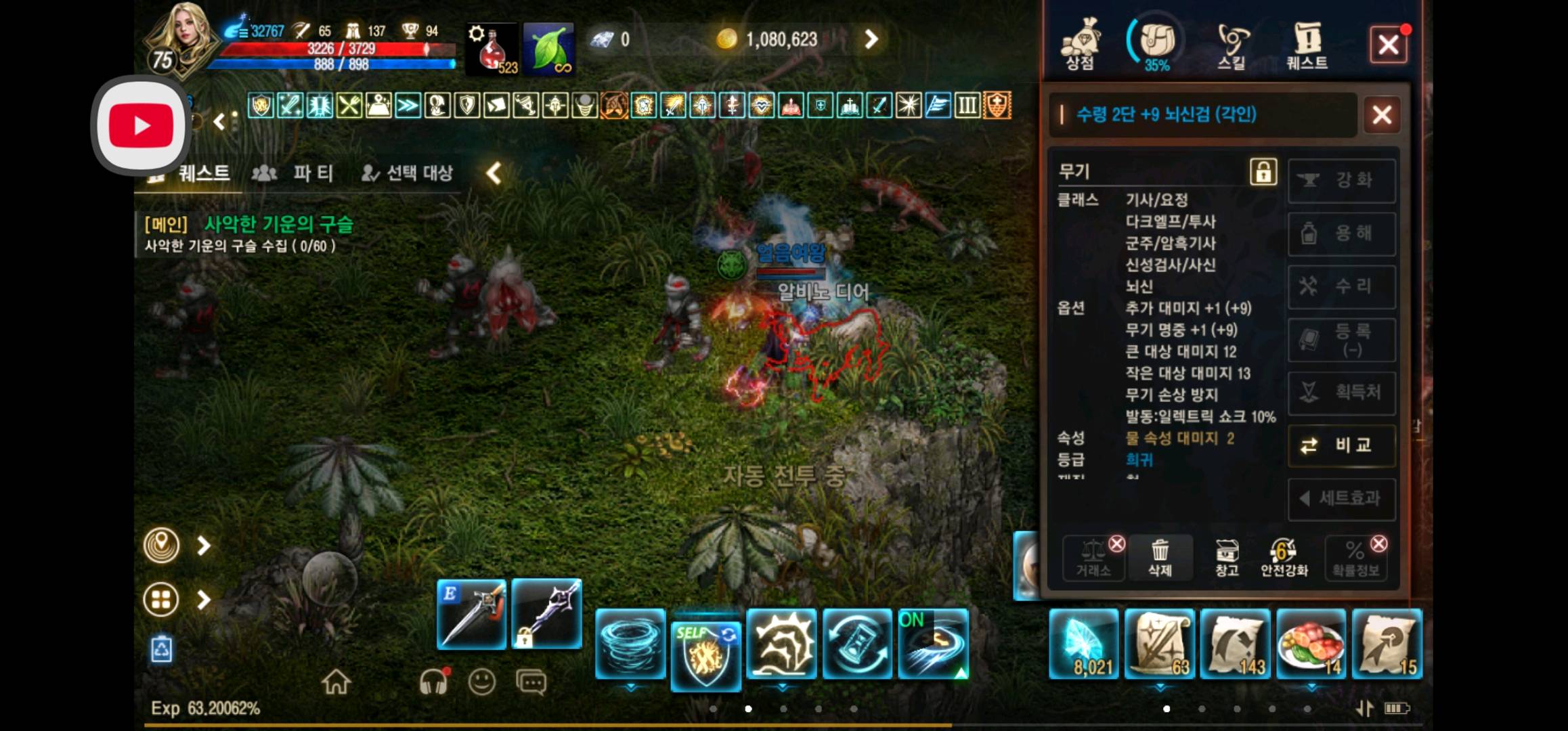1568x731 pixels.
Task: Select the 수리 repair icon
Action: click(1341, 286)
